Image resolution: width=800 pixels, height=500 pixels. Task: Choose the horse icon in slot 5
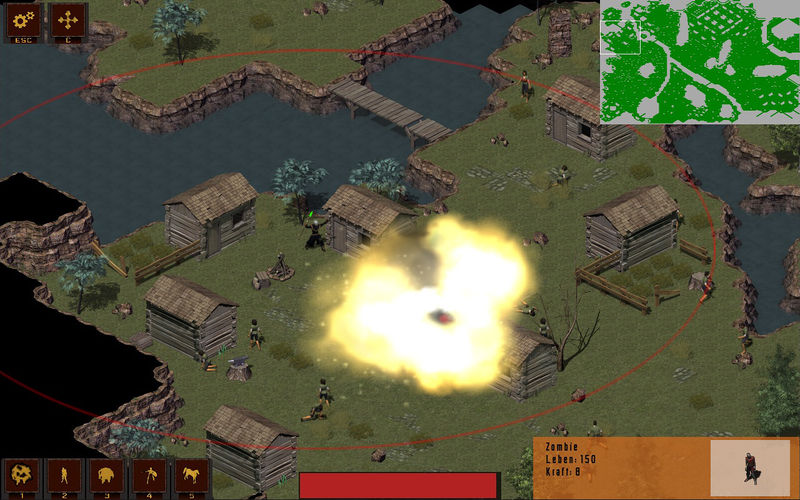click(191, 476)
